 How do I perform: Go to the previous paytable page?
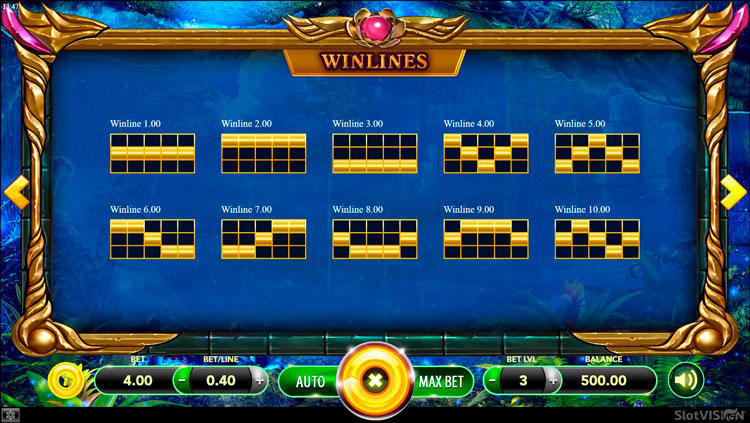16,192
